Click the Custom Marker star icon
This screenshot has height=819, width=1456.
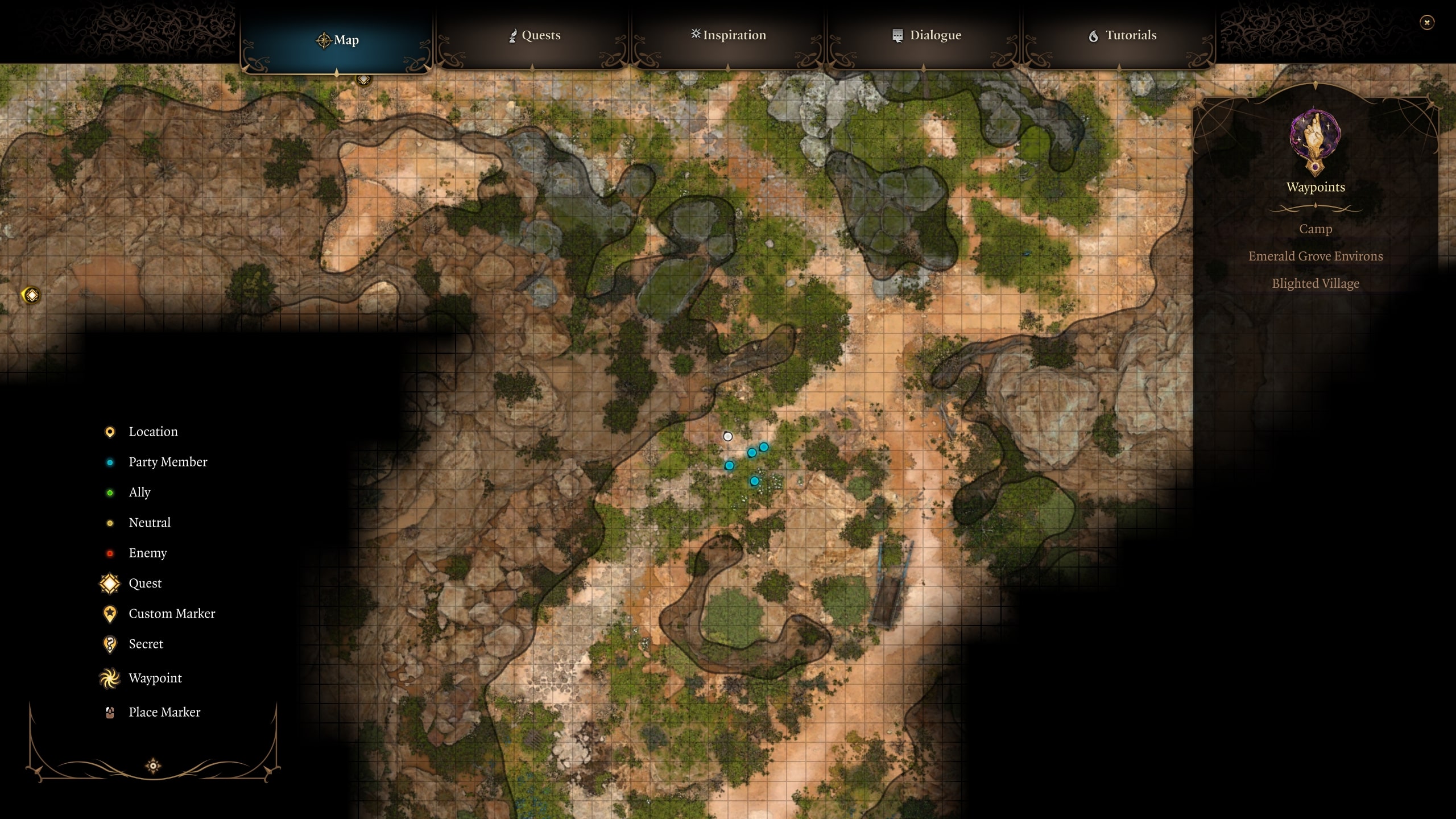(x=109, y=613)
